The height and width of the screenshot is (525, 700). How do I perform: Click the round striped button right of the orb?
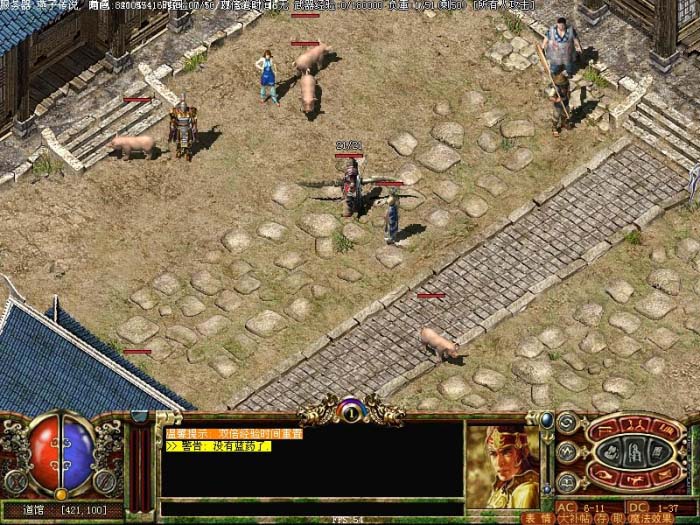click(x=106, y=481)
